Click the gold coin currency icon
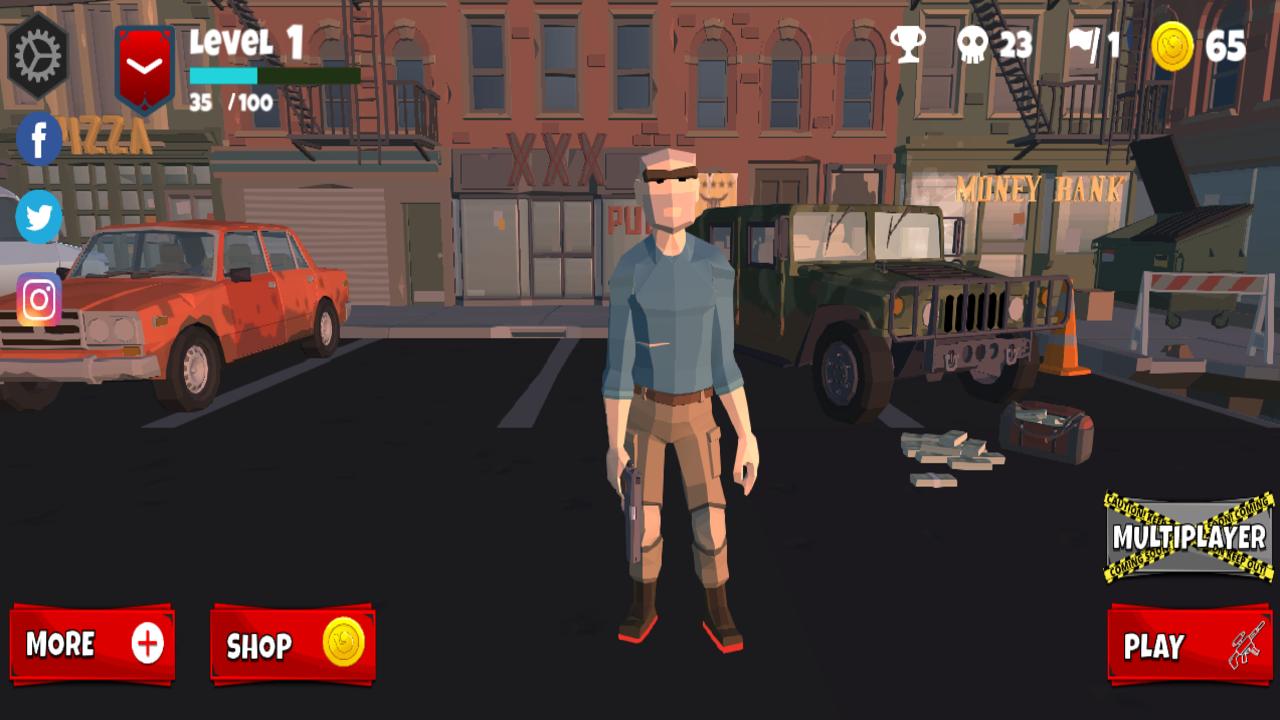The width and height of the screenshot is (1280, 720). 1172,46
